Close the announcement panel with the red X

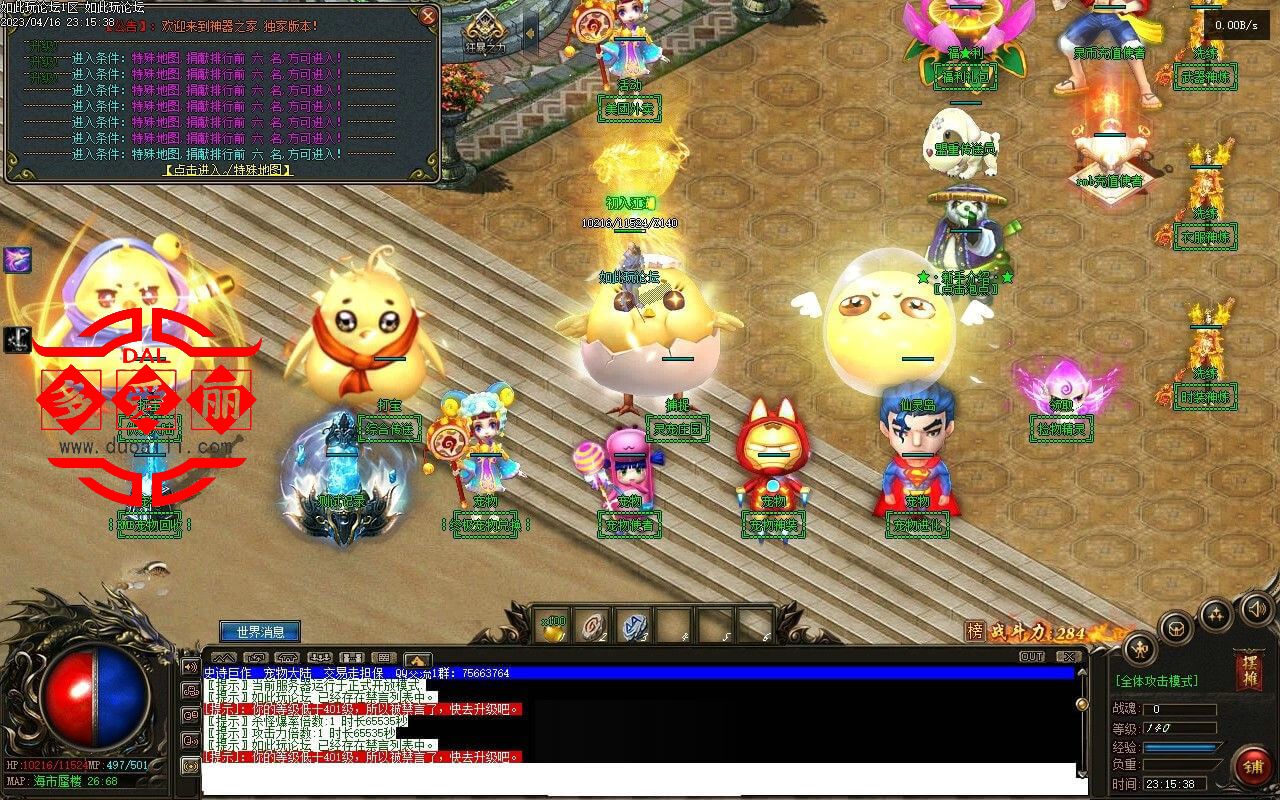pos(428,16)
